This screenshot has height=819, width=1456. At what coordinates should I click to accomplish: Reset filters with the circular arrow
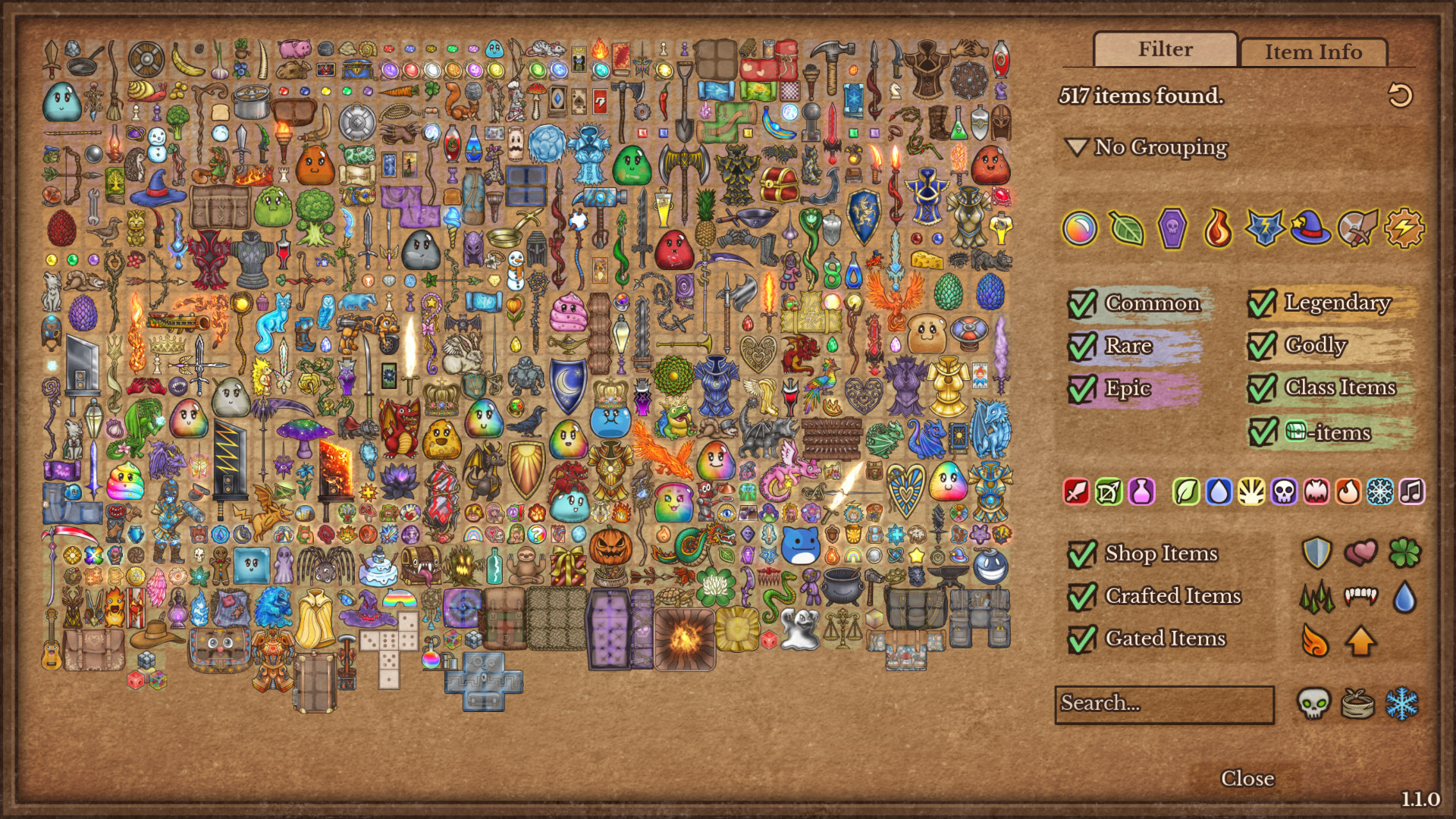point(1400,96)
